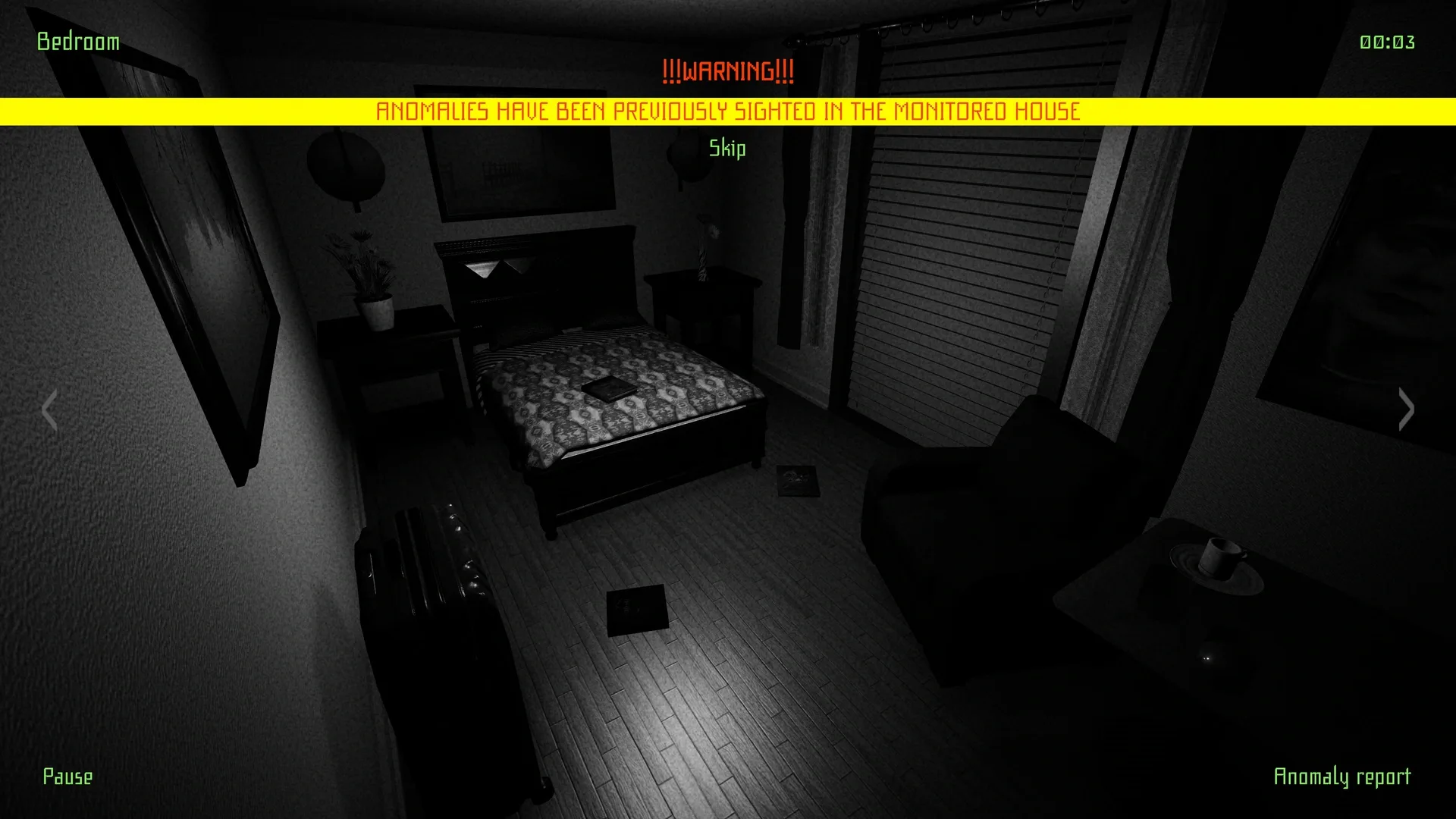
Task: Click Skip to dismiss the warning
Action: [x=726, y=149]
